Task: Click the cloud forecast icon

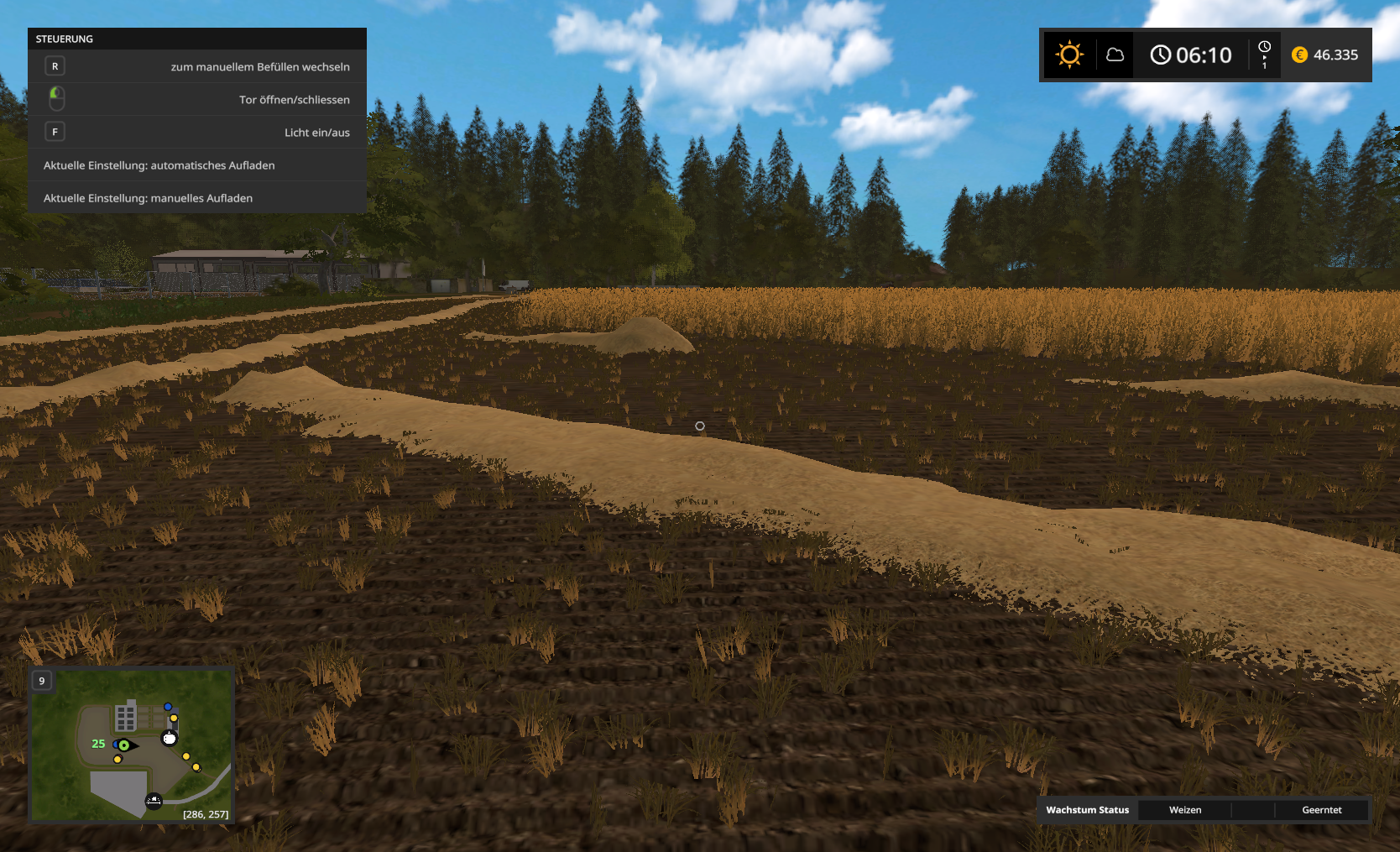Action: click(1115, 55)
